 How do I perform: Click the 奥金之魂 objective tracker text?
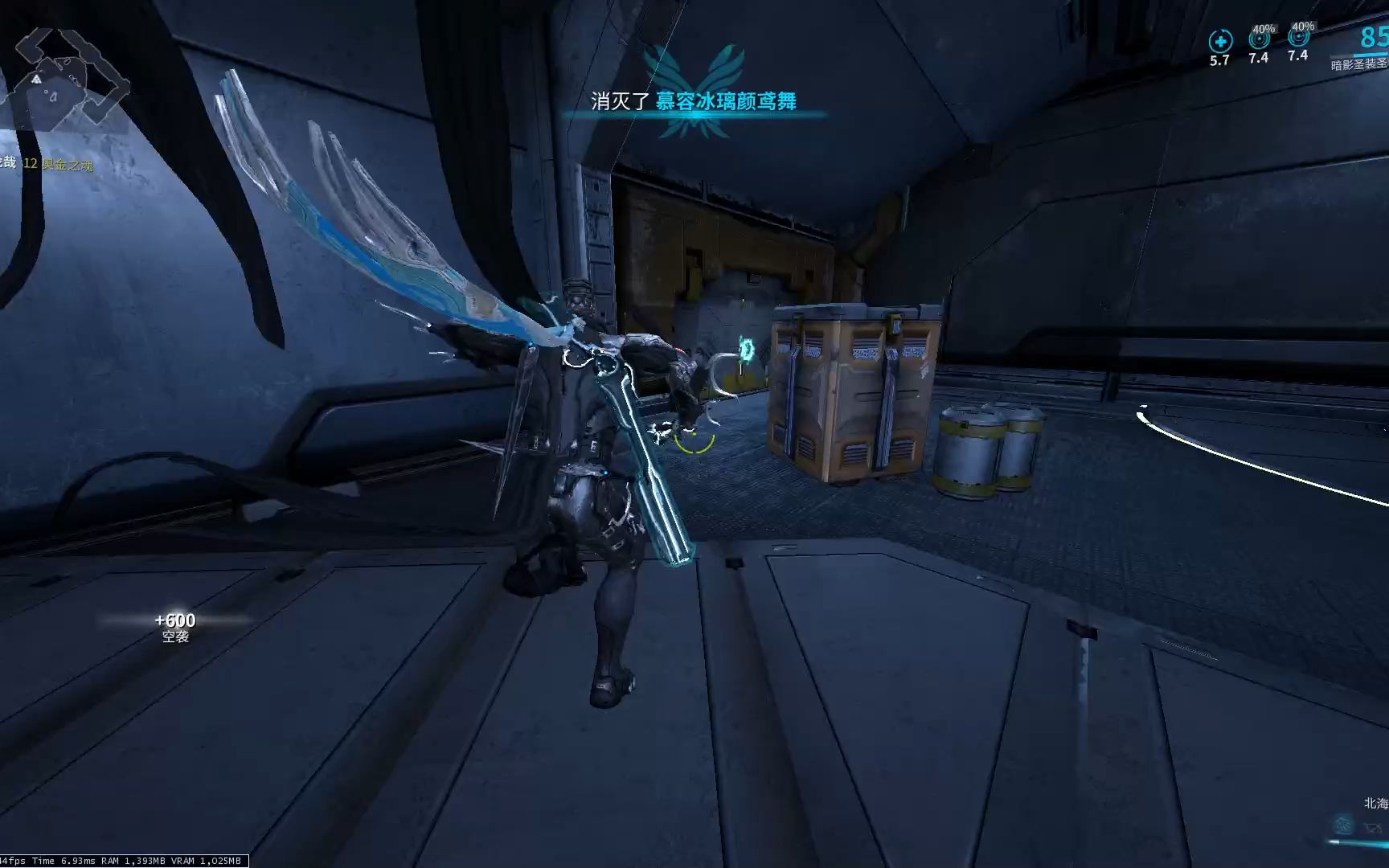pos(68,165)
